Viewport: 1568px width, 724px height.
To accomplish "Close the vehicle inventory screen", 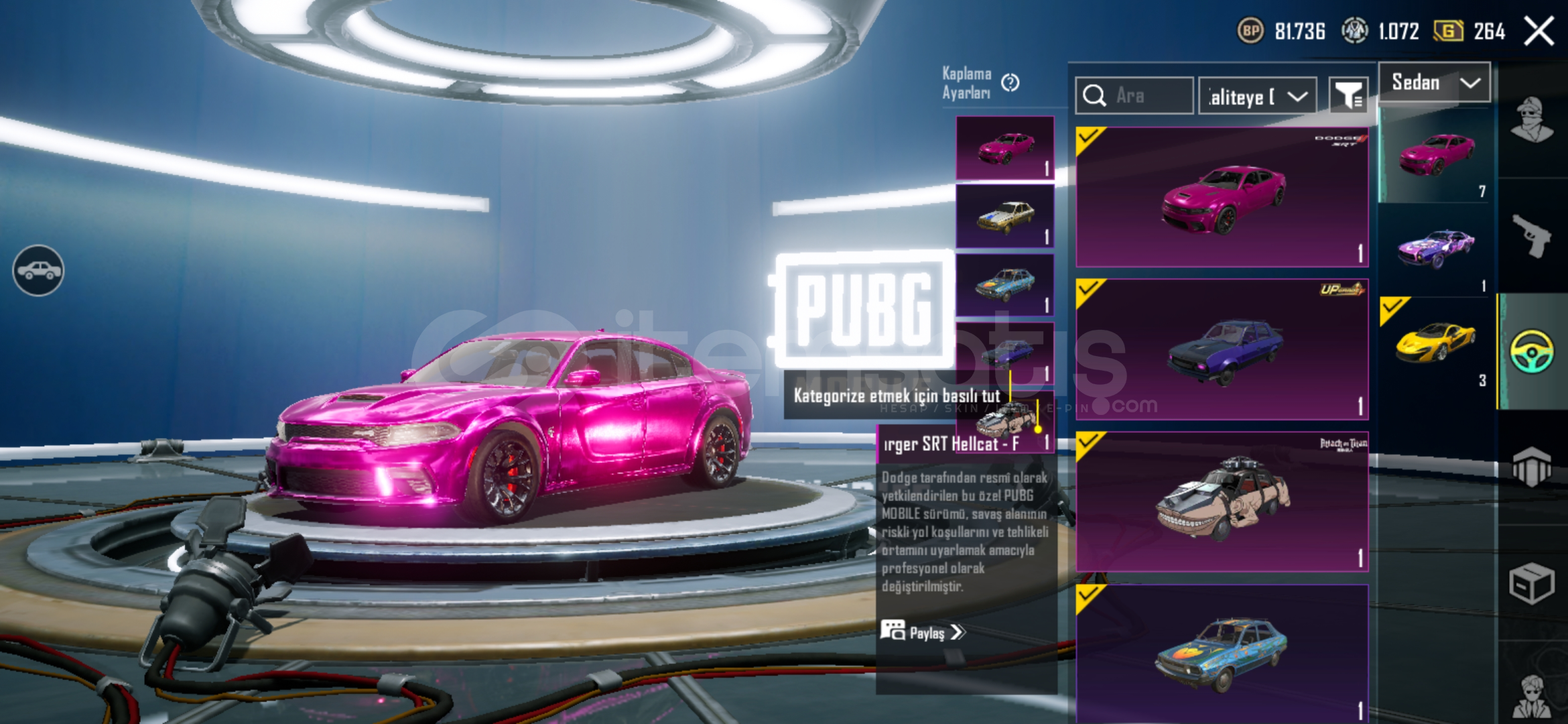I will pyautogui.click(x=1539, y=32).
